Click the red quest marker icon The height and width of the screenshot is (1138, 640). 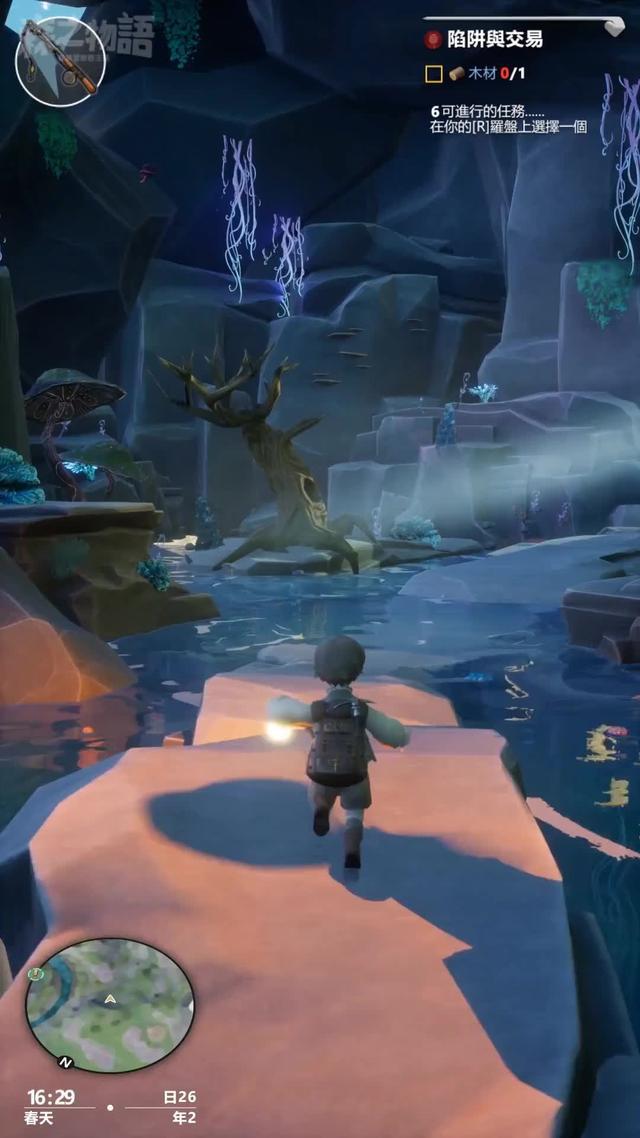coord(432,40)
